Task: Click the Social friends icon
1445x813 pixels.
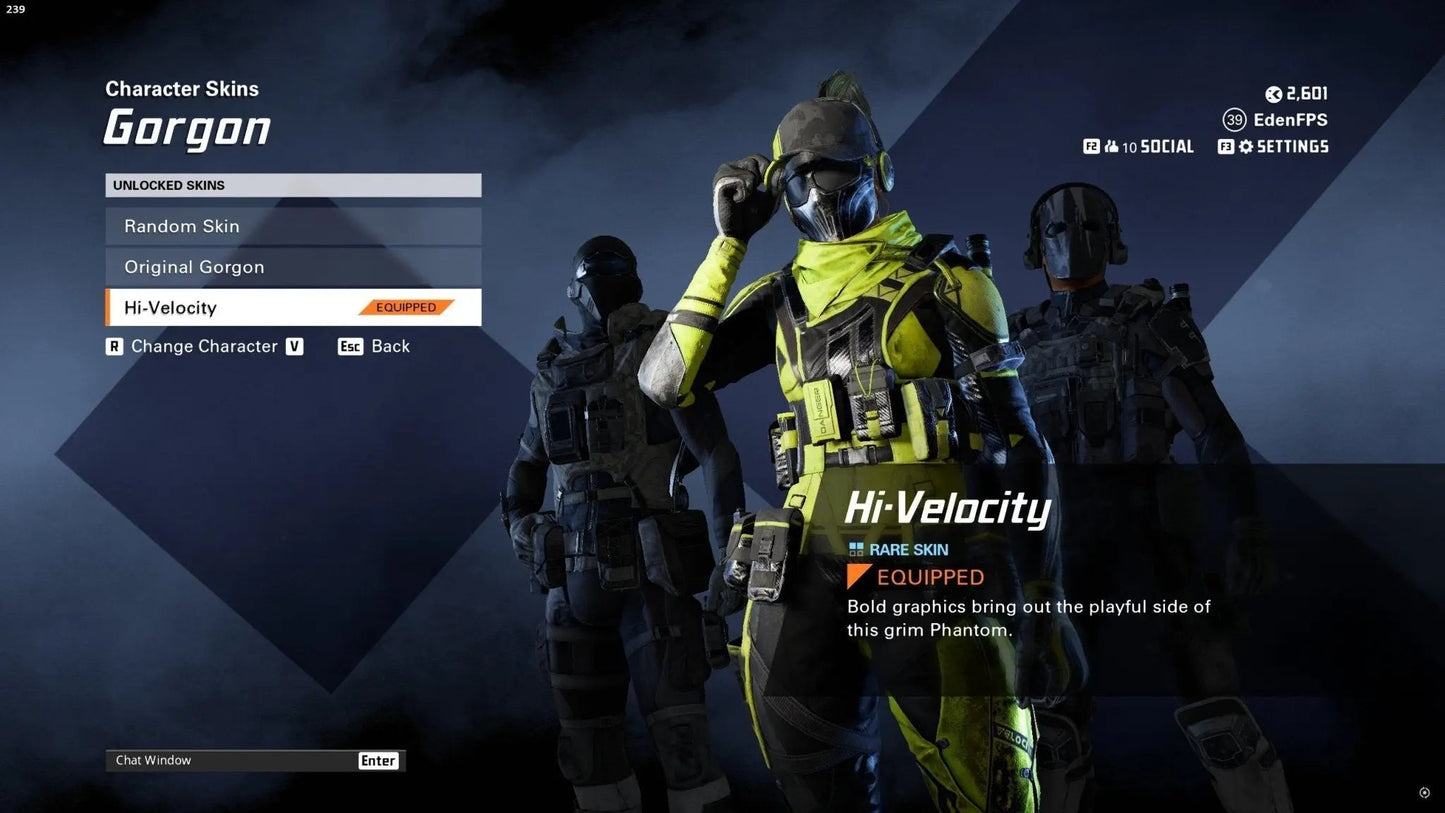Action: (x=1112, y=145)
